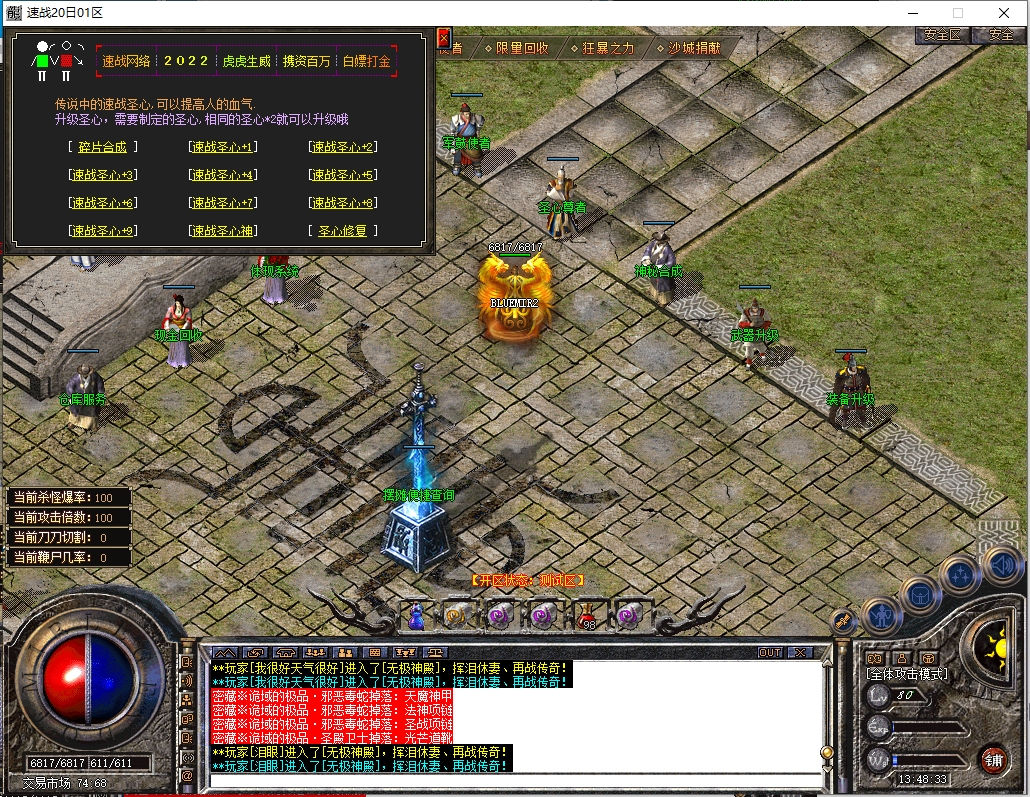Toggle the 全体攻击模式 attack mode label
1030x797 pixels.
tap(906, 675)
